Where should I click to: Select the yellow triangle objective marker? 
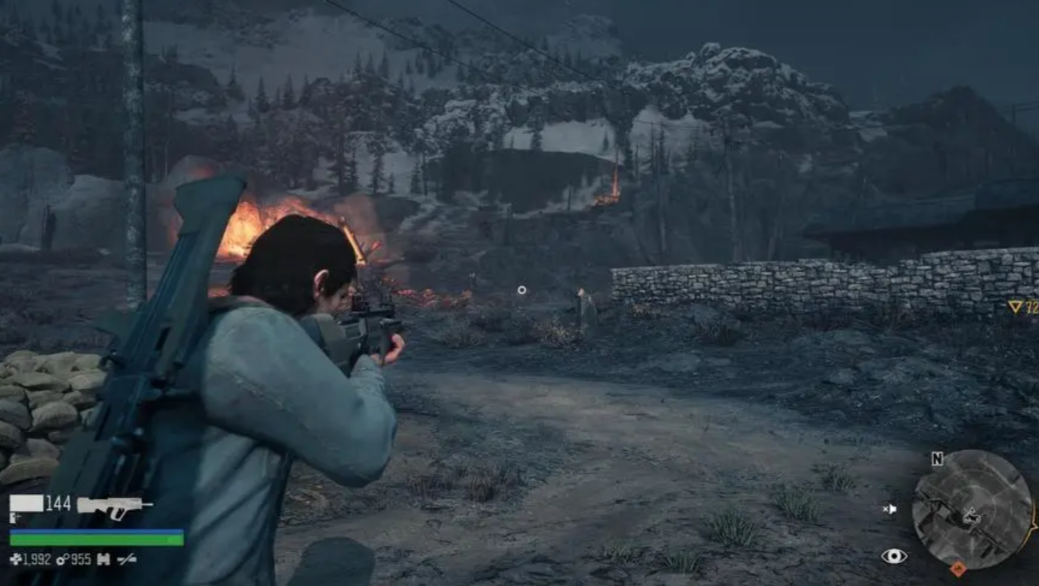(x=1015, y=307)
